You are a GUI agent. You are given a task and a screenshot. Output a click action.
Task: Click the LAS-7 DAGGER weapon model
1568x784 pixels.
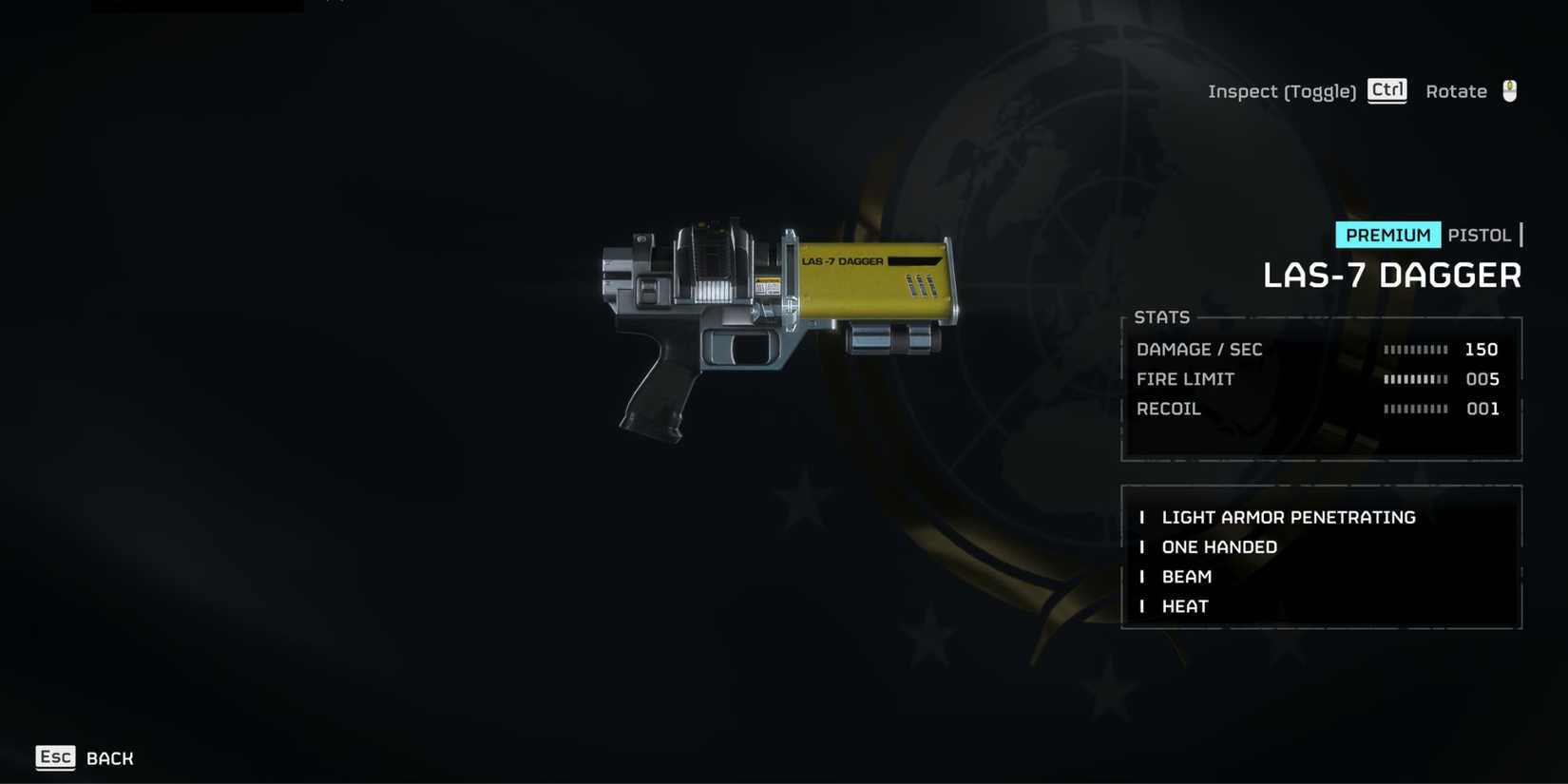[779, 314]
